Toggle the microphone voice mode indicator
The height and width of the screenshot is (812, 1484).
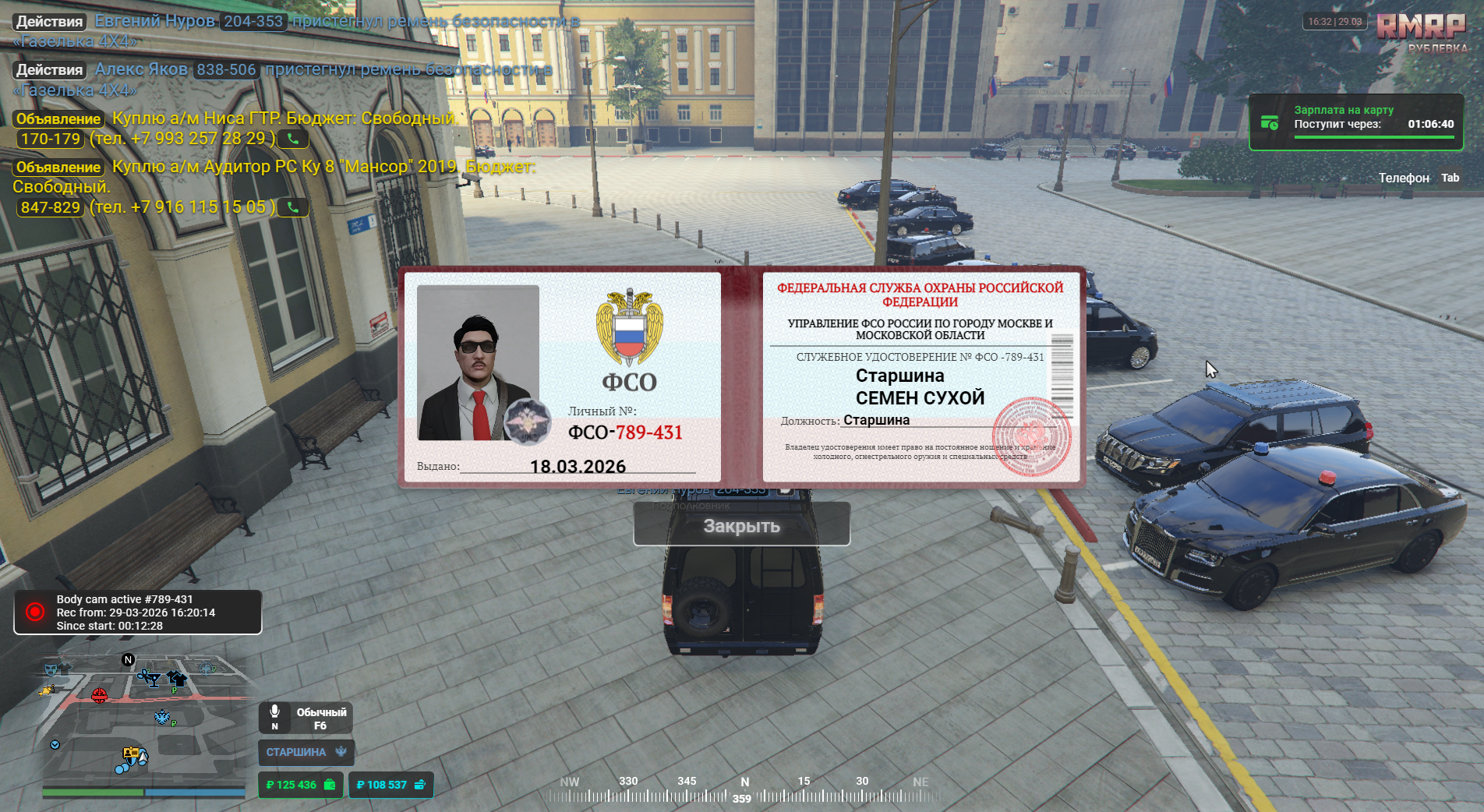(x=306, y=718)
